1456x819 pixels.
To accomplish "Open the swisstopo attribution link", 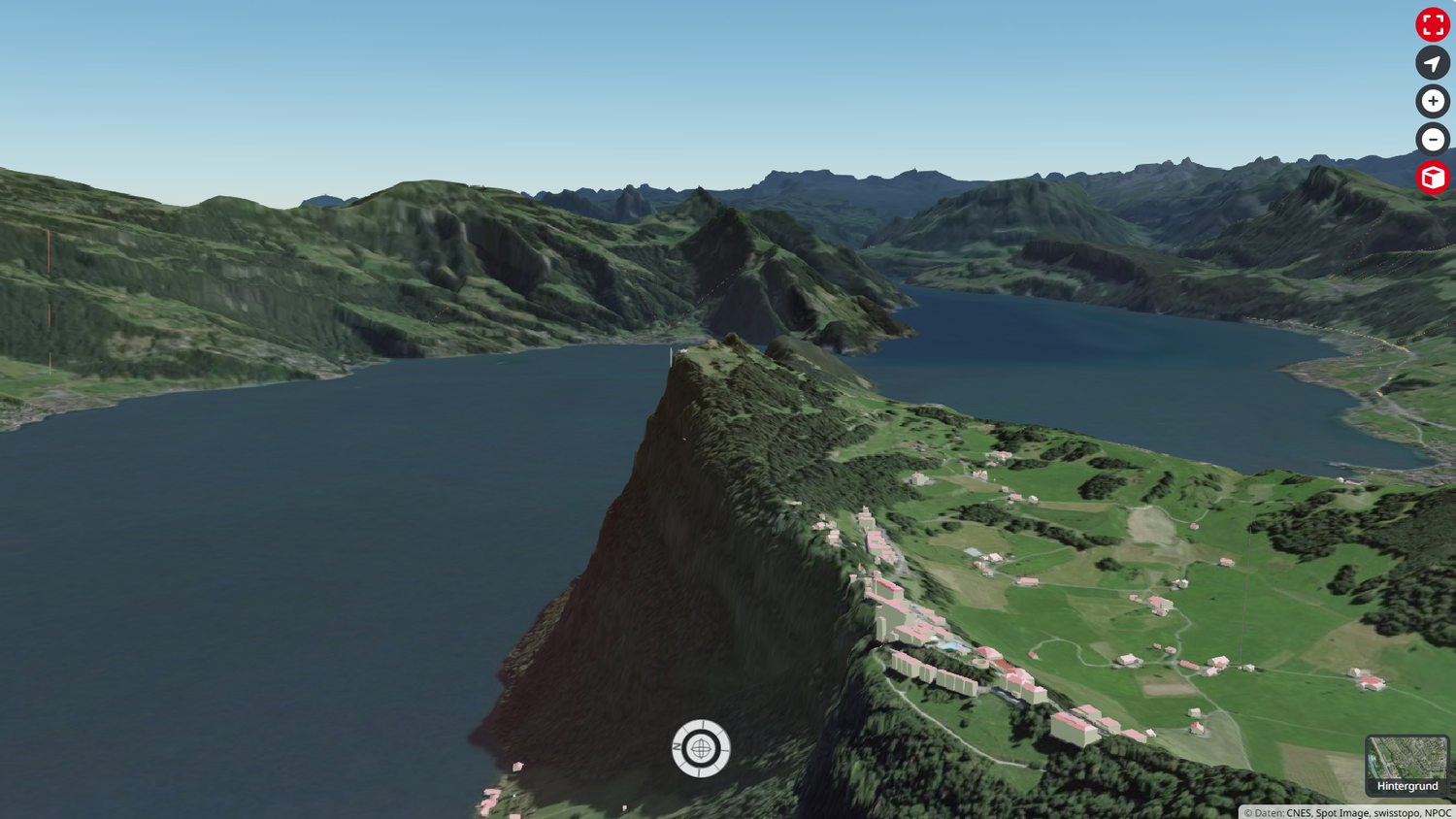I will point(1397,813).
